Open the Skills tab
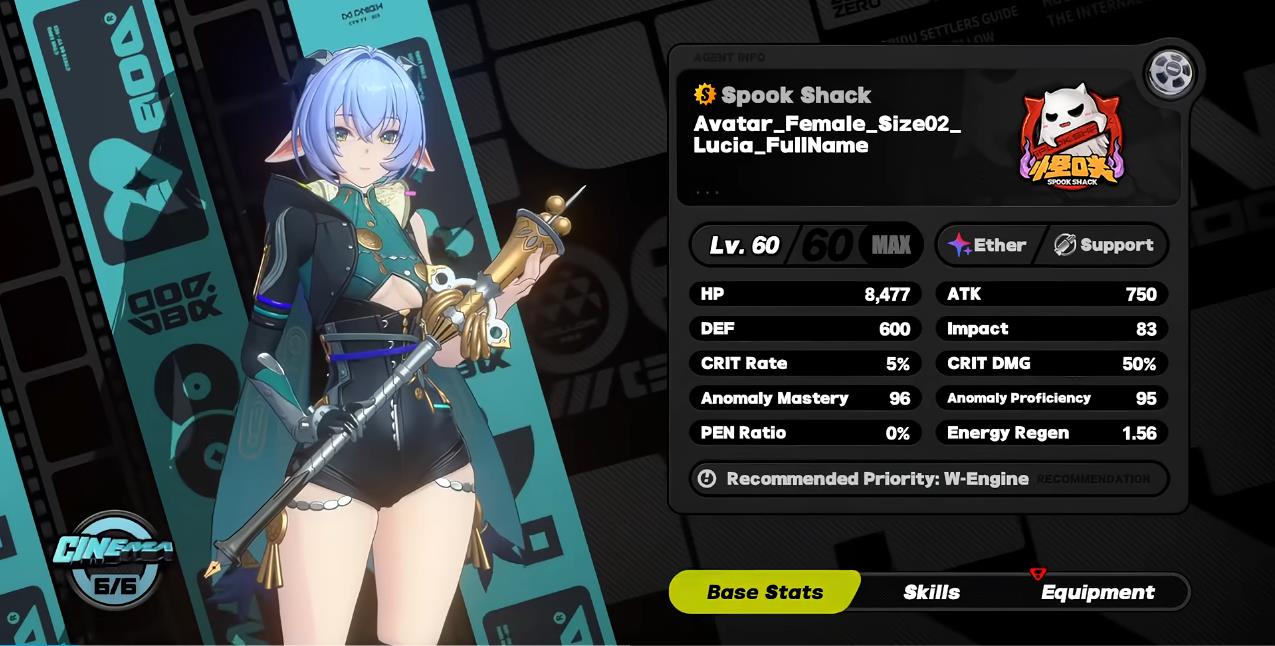Screen dimensions: 1275x646 coord(931,592)
